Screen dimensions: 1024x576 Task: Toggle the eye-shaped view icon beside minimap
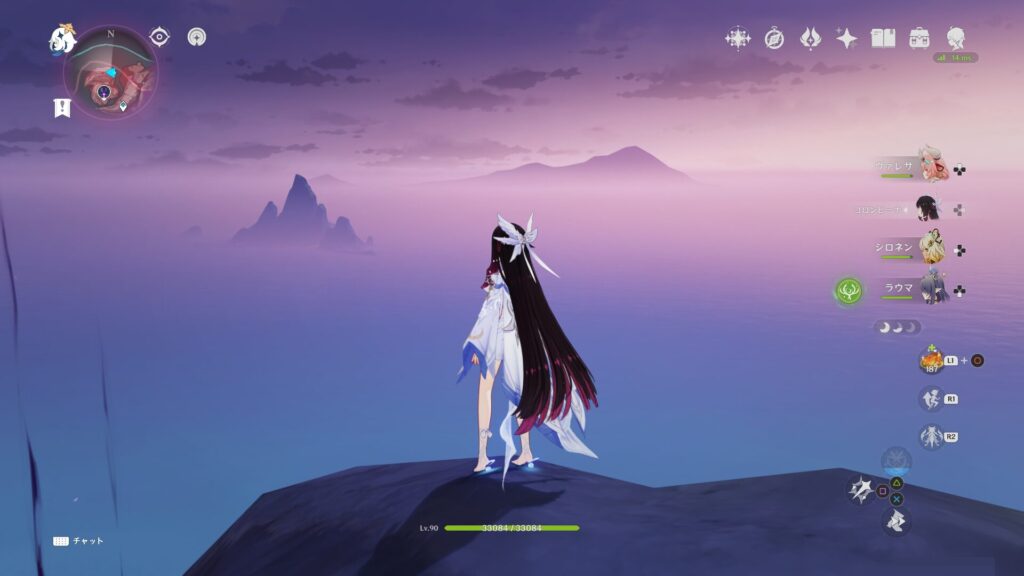click(159, 37)
